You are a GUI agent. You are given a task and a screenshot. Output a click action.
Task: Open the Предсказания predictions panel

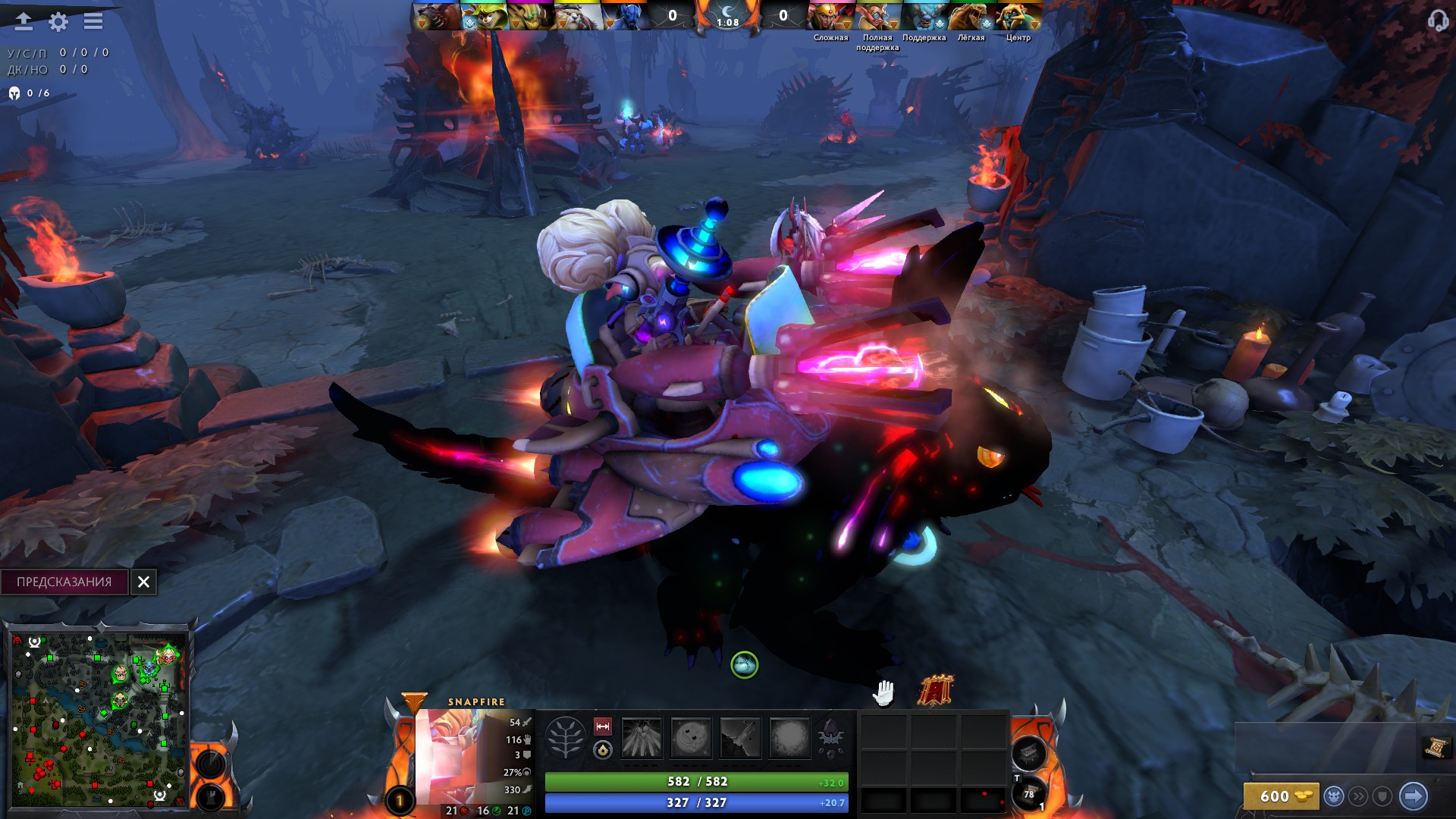point(64,582)
